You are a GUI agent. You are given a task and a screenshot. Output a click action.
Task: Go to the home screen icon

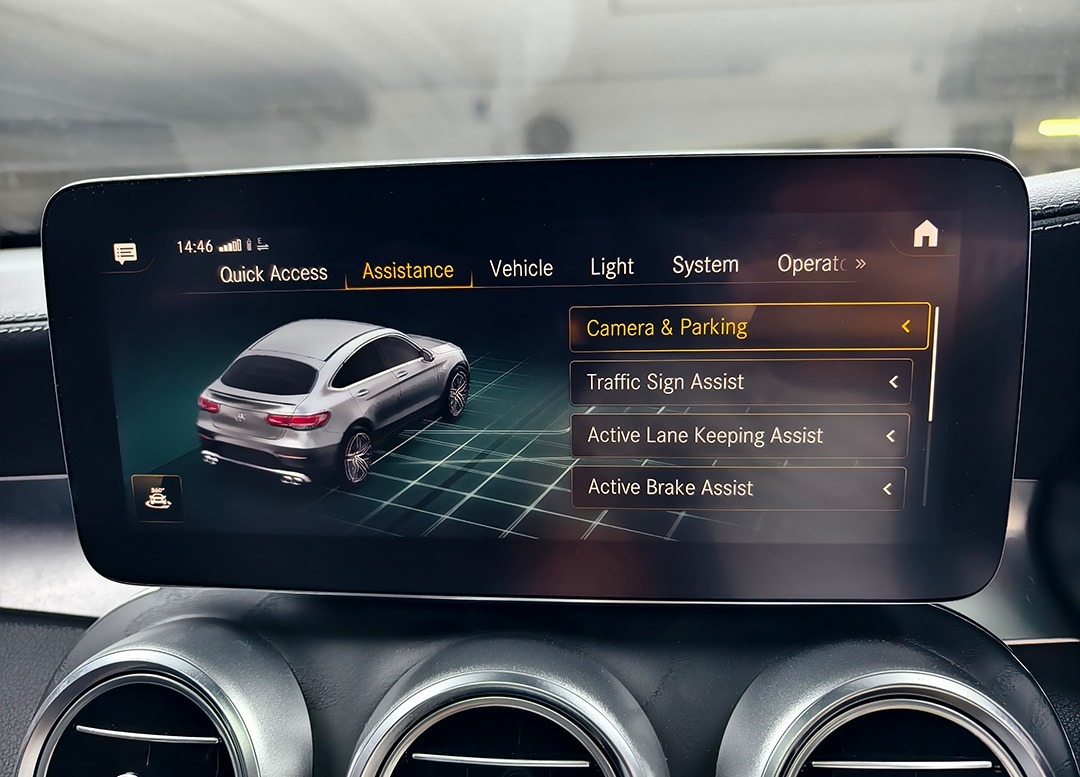tap(925, 234)
